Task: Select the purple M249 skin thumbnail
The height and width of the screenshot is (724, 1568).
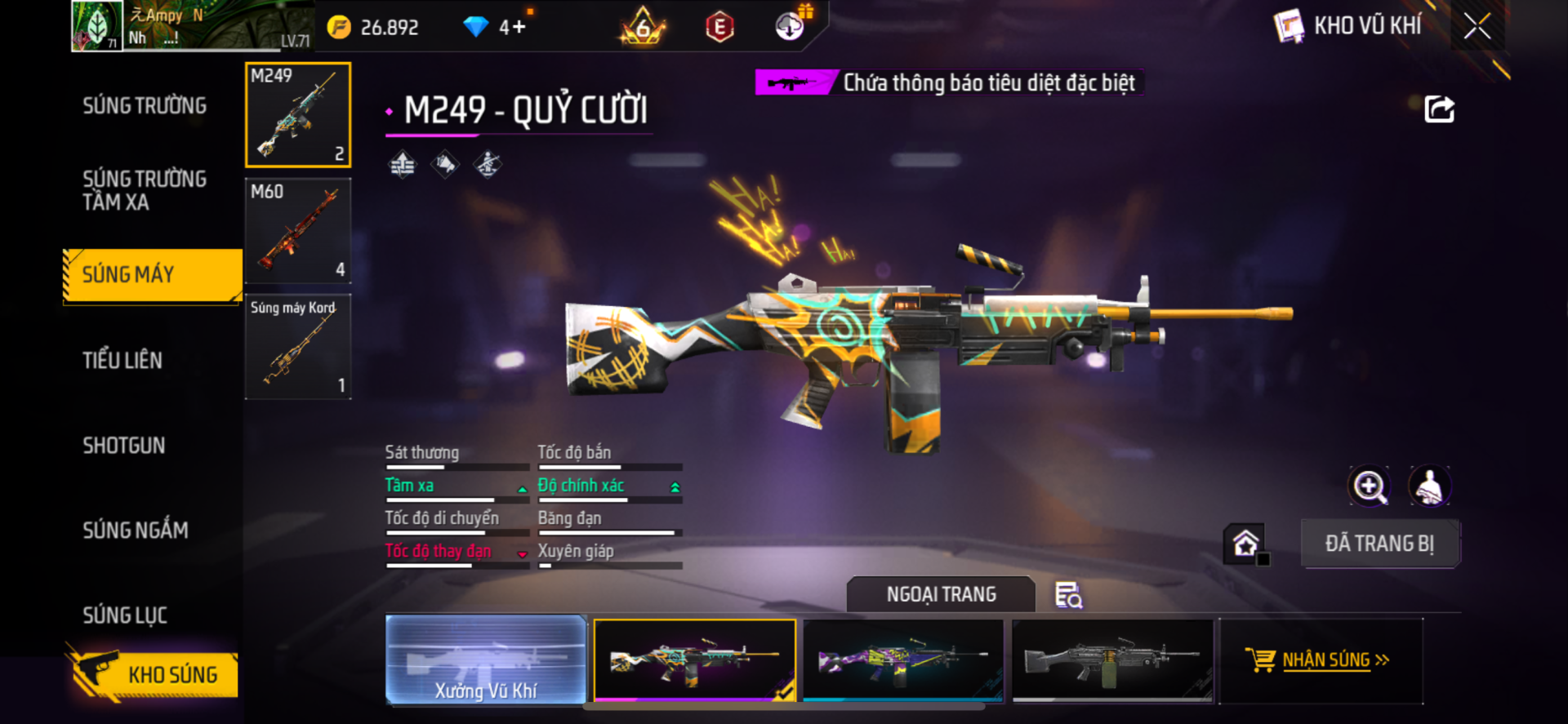Action: tap(903, 660)
